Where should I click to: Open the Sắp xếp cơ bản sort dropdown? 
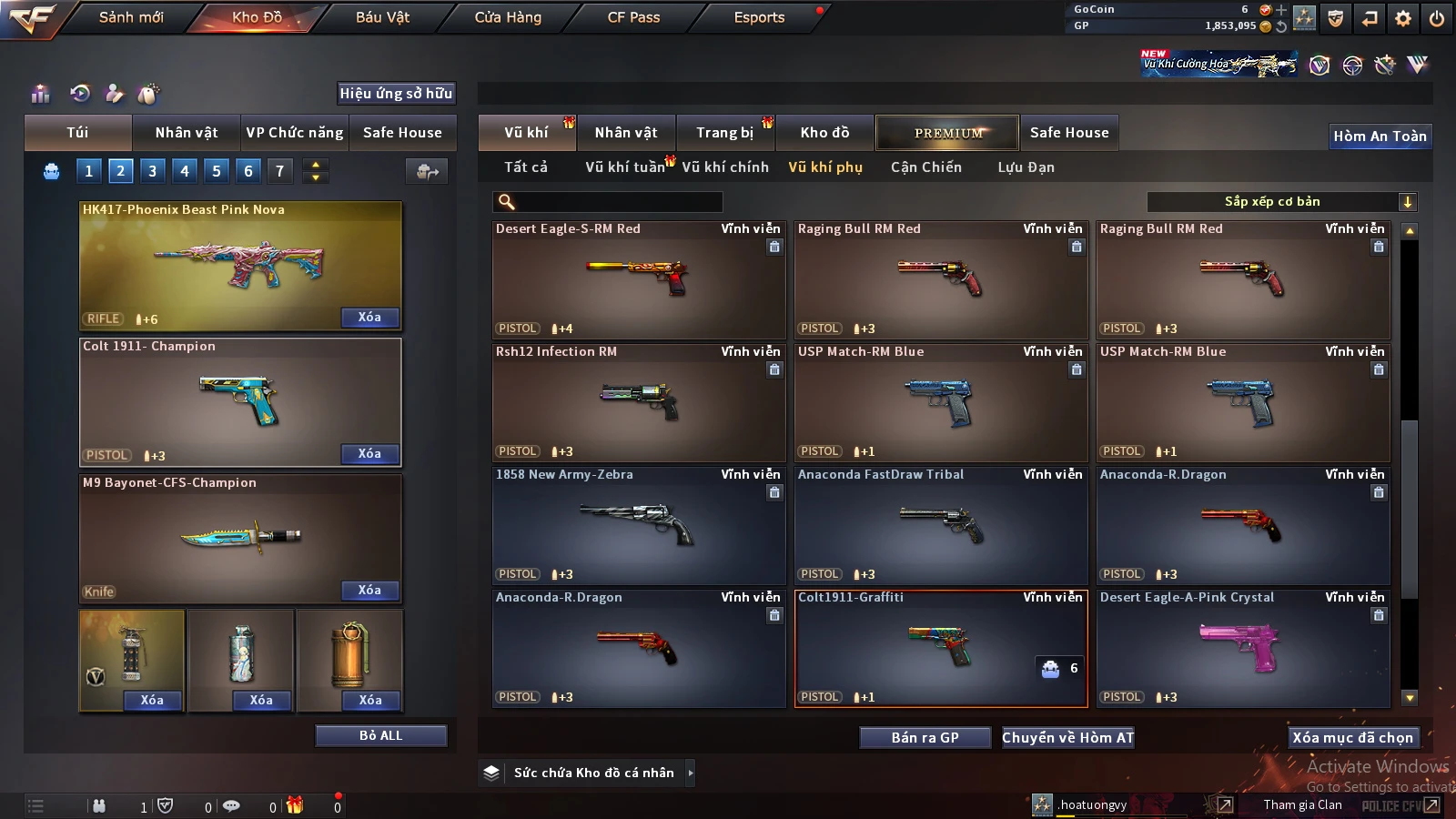(1281, 202)
